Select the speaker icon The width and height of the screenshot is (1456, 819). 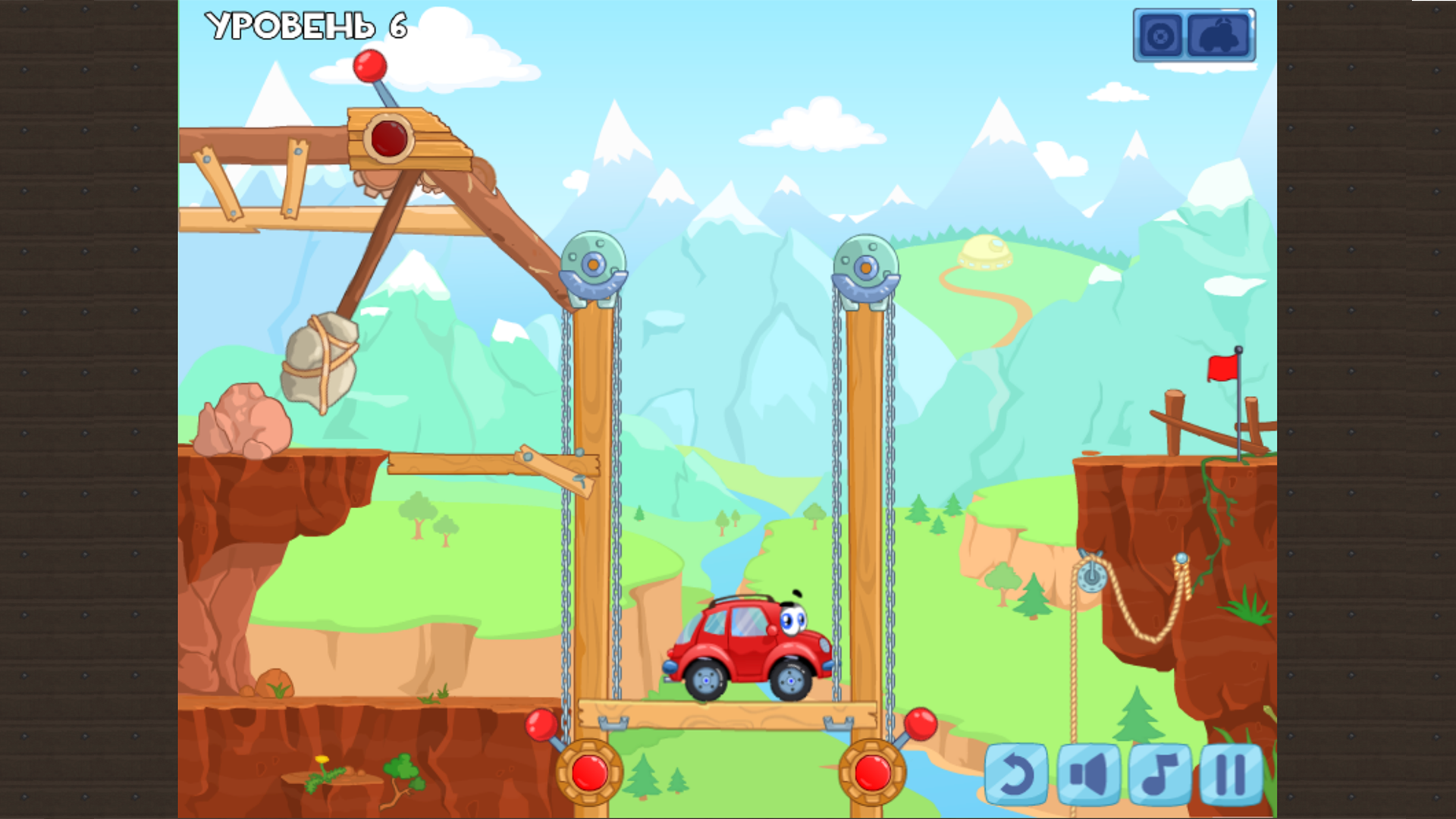[x=1089, y=772]
